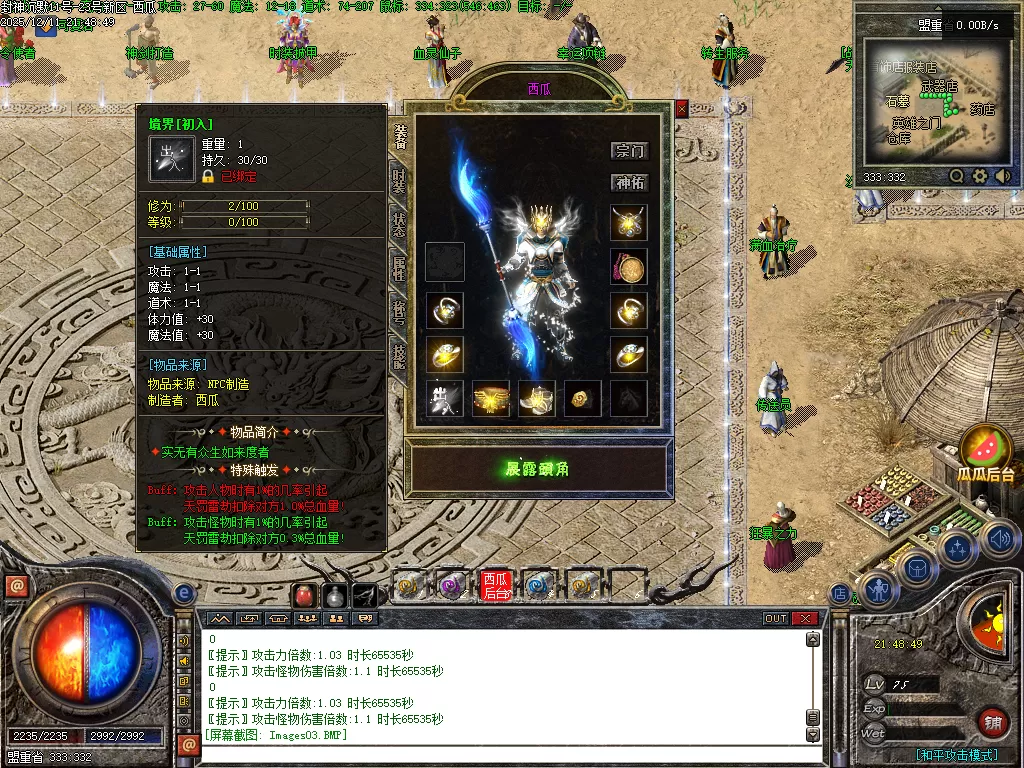Screen dimensions: 1024x768
Task: Open the round 铺 shop button
Action: pyautogui.click(x=991, y=722)
